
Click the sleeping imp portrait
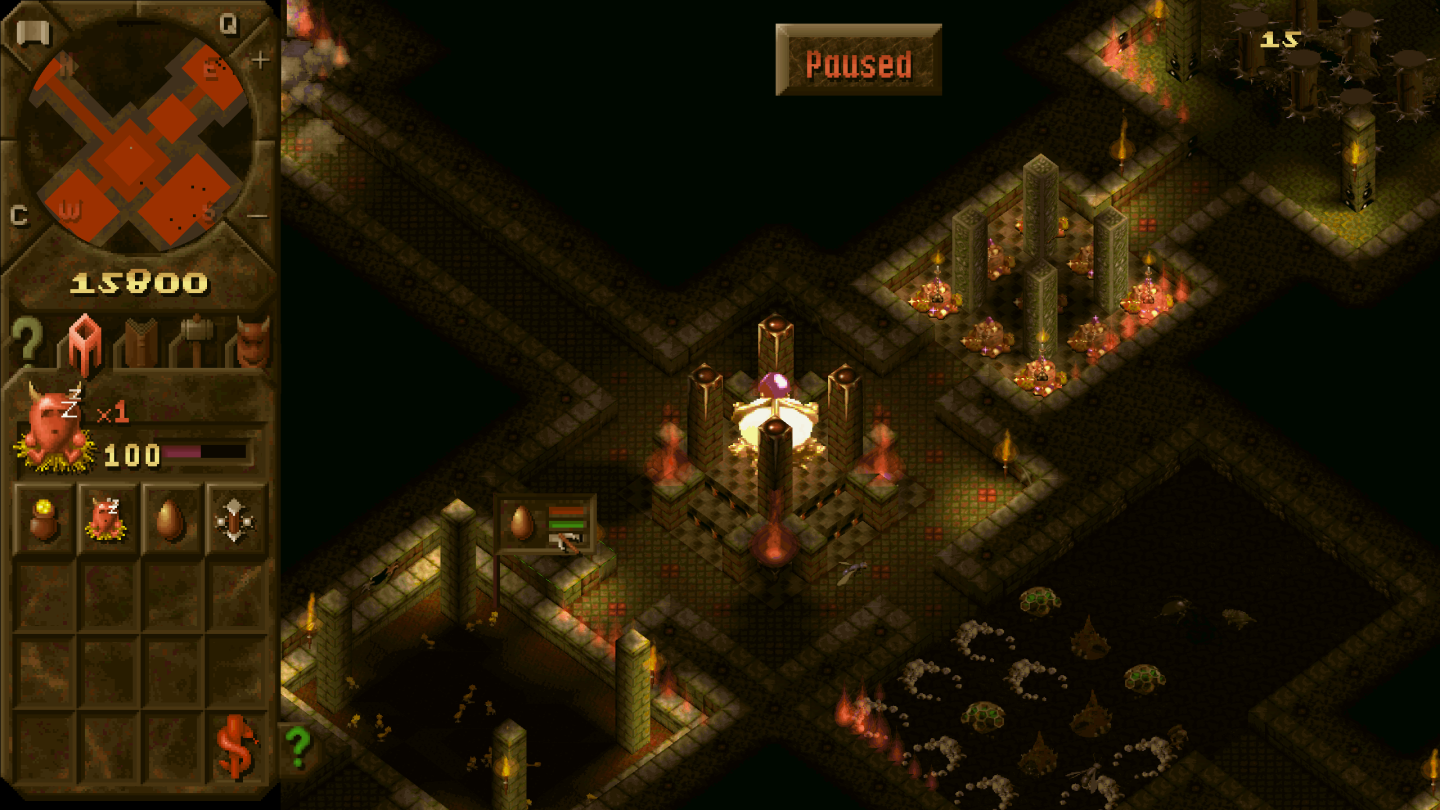tap(55, 425)
